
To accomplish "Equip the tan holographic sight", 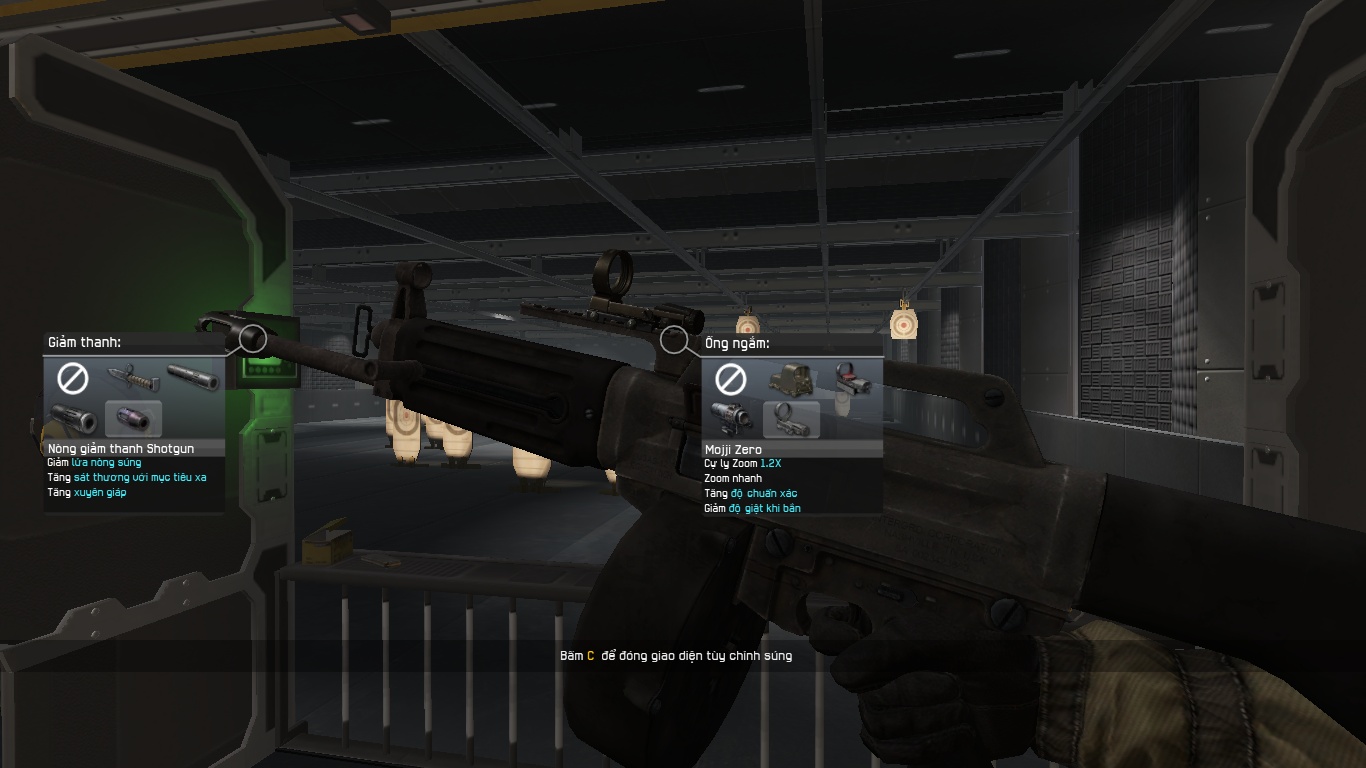I will click(791, 379).
